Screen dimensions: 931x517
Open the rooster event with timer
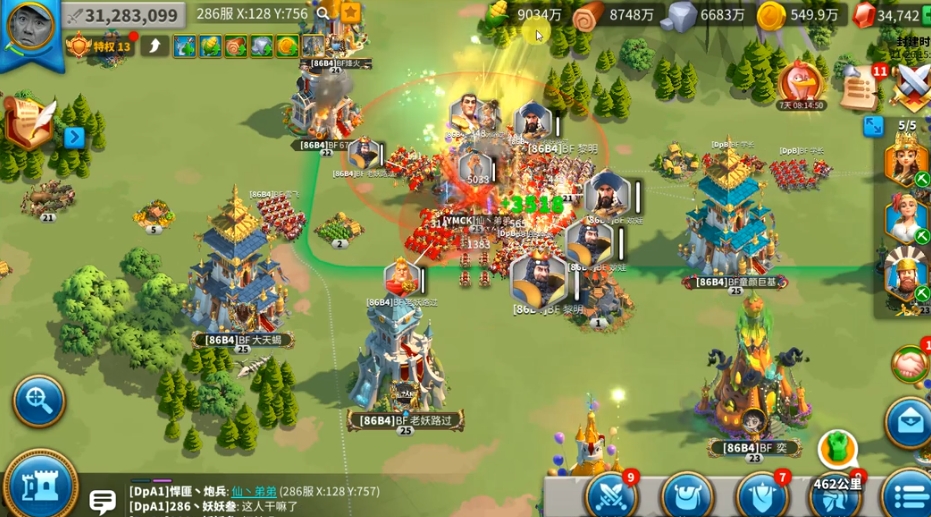point(800,84)
